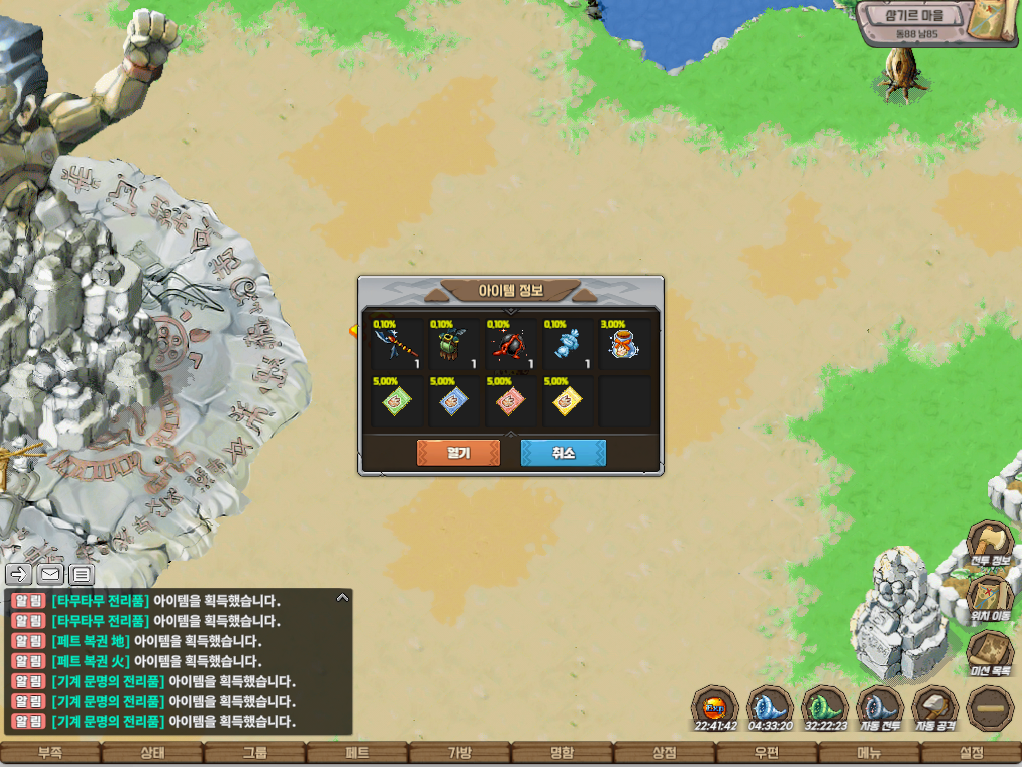This screenshot has height=767, width=1022.
Task: Confirm with the orange 열기 (Open) button
Action: (458, 453)
